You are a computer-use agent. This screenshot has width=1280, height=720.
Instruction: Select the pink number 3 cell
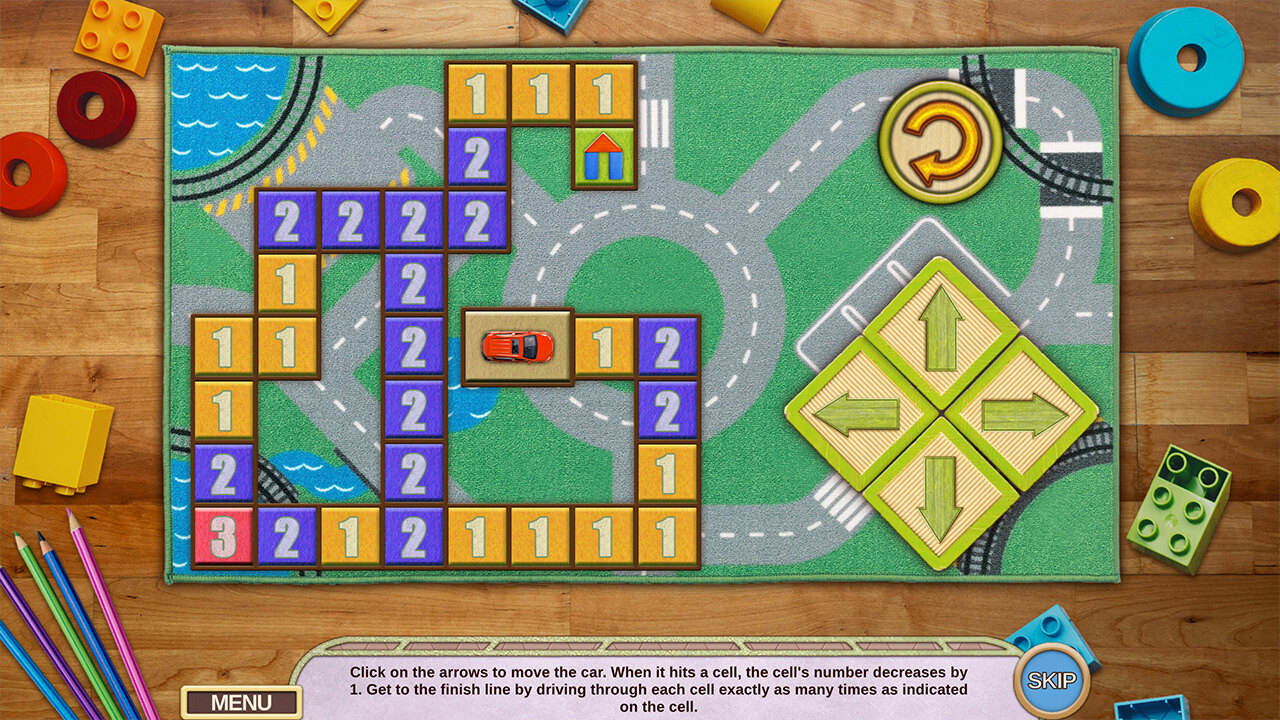[223, 537]
